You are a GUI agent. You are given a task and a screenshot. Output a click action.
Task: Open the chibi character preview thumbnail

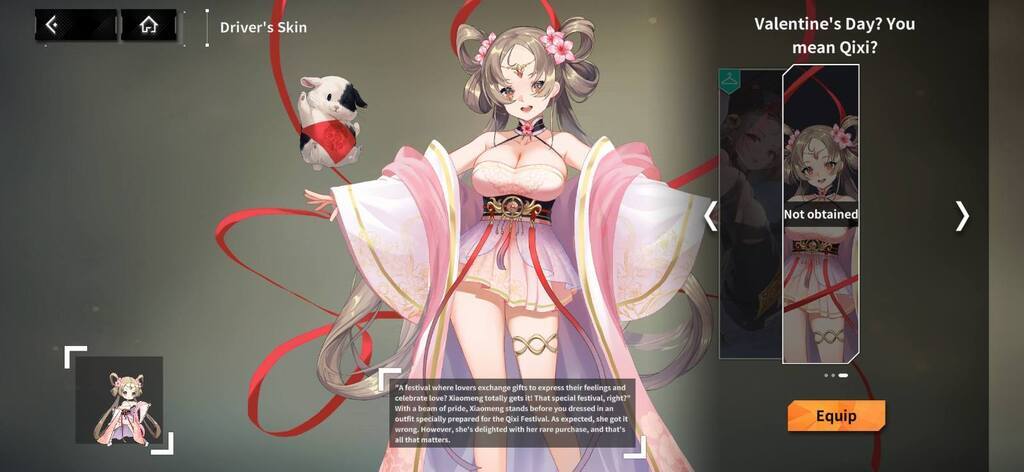coord(119,400)
